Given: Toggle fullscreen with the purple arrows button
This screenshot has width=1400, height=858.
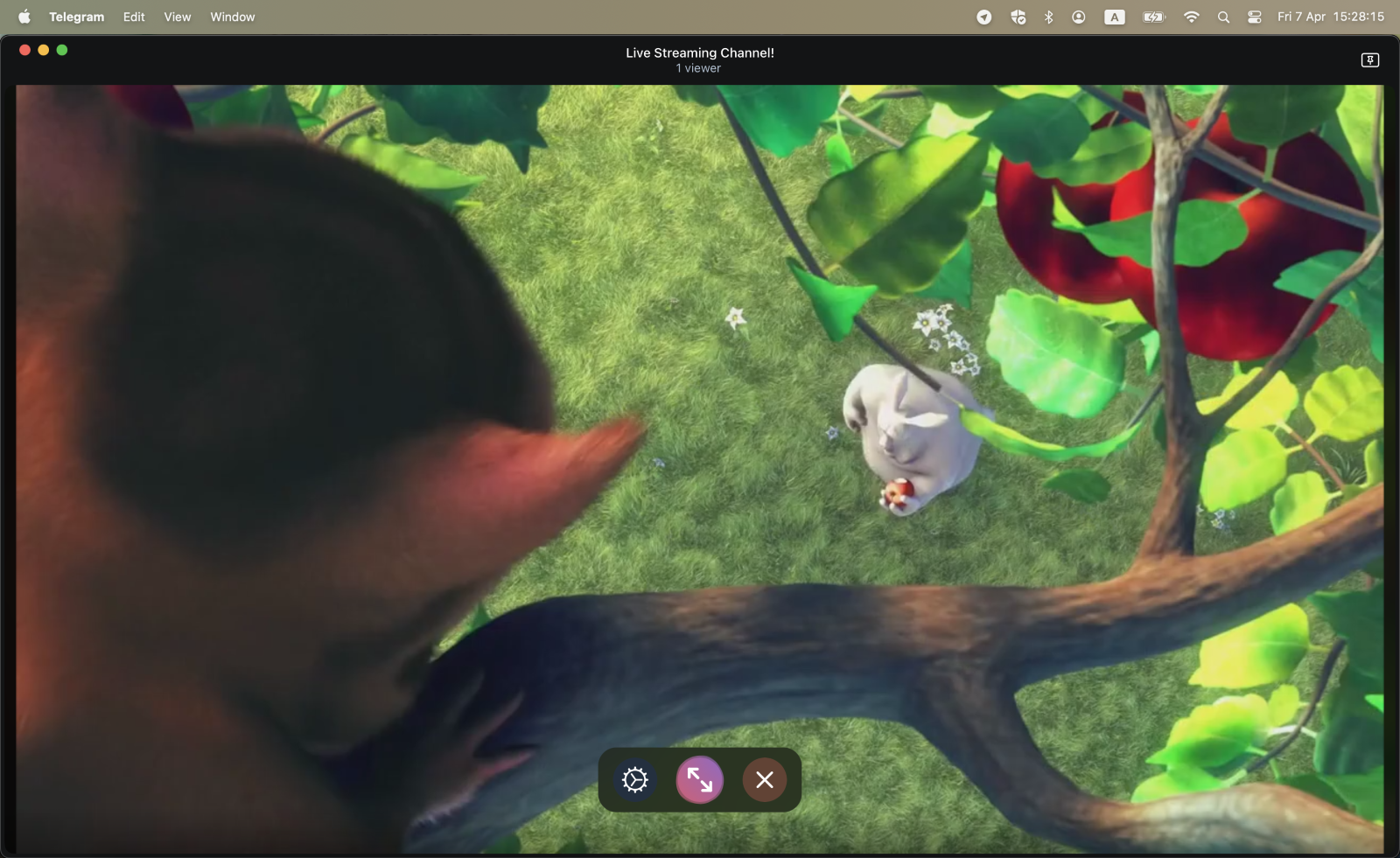Looking at the screenshot, I should click(700, 779).
